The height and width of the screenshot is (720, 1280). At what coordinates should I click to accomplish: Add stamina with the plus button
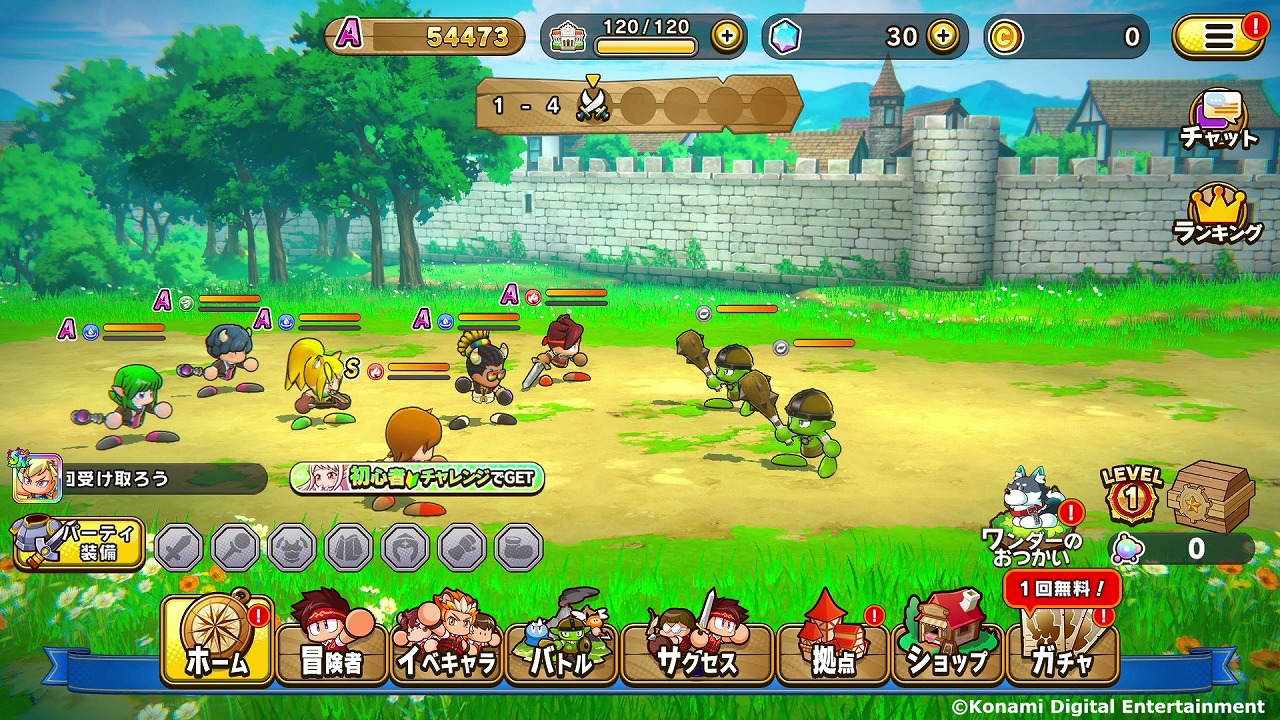[727, 37]
